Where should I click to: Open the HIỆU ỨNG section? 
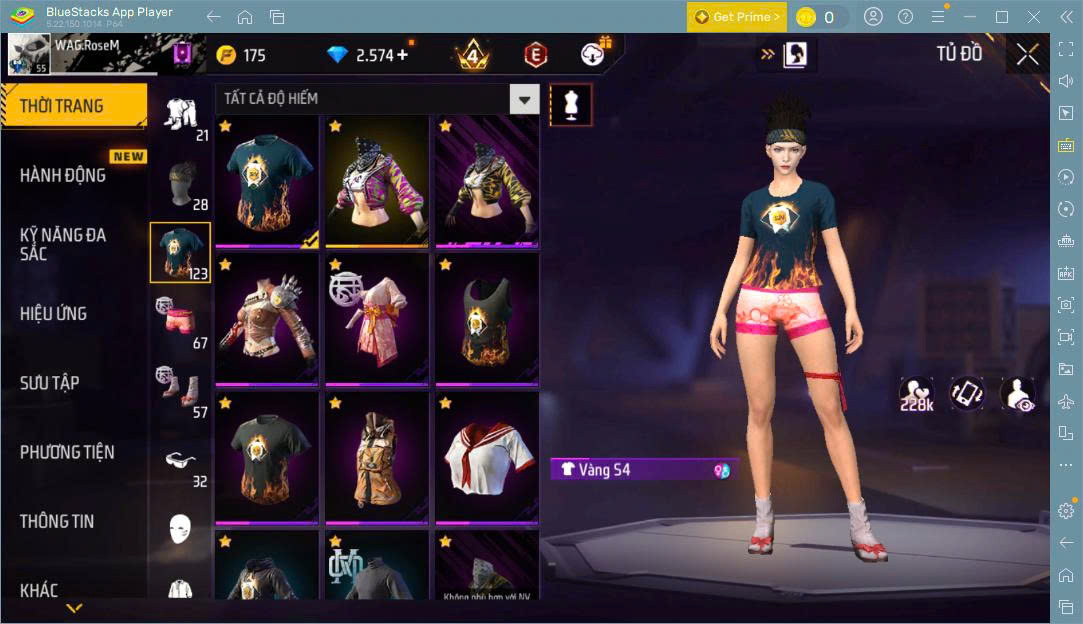click(x=54, y=313)
